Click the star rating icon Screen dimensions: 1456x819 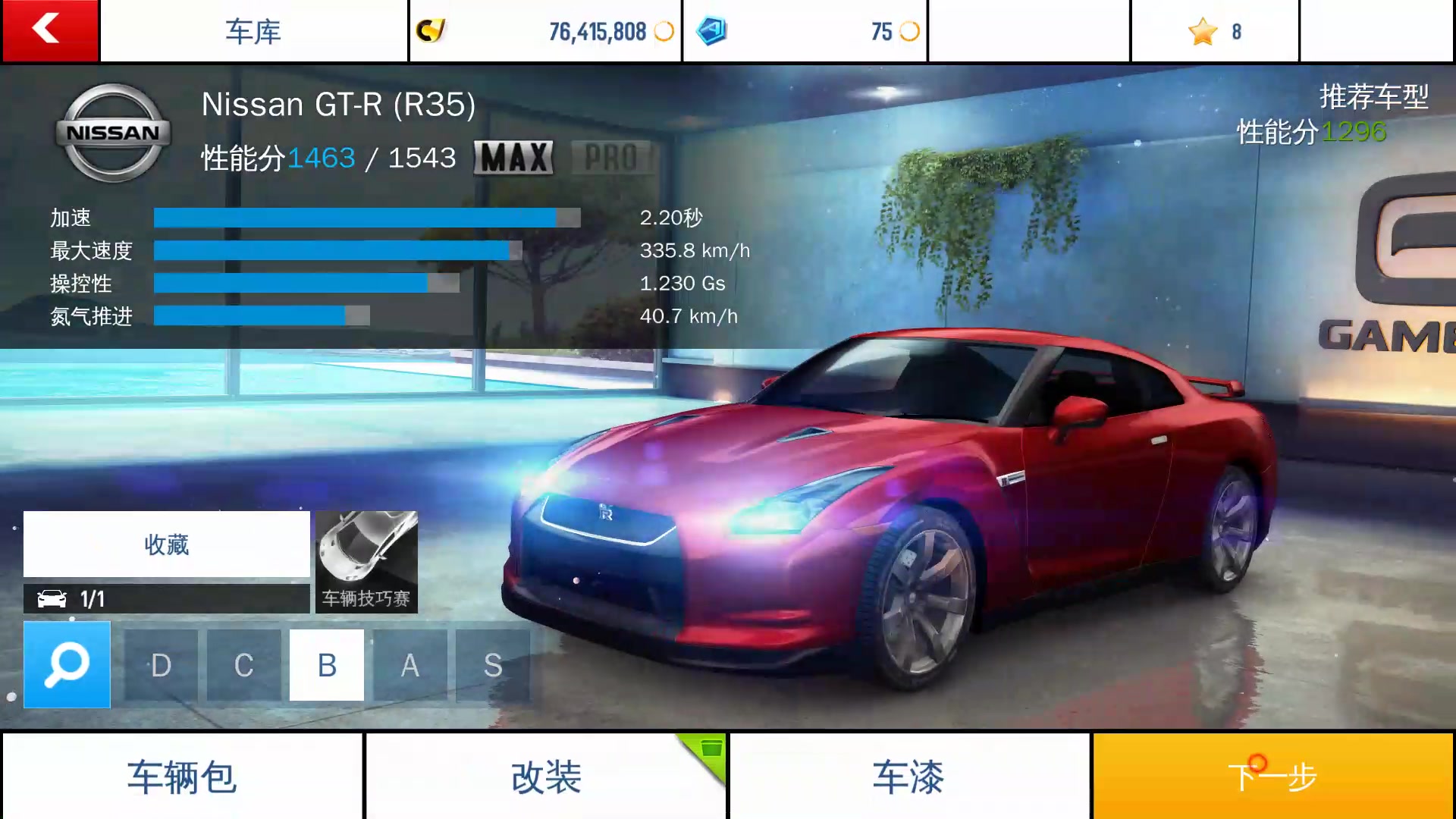pos(1201,31)
